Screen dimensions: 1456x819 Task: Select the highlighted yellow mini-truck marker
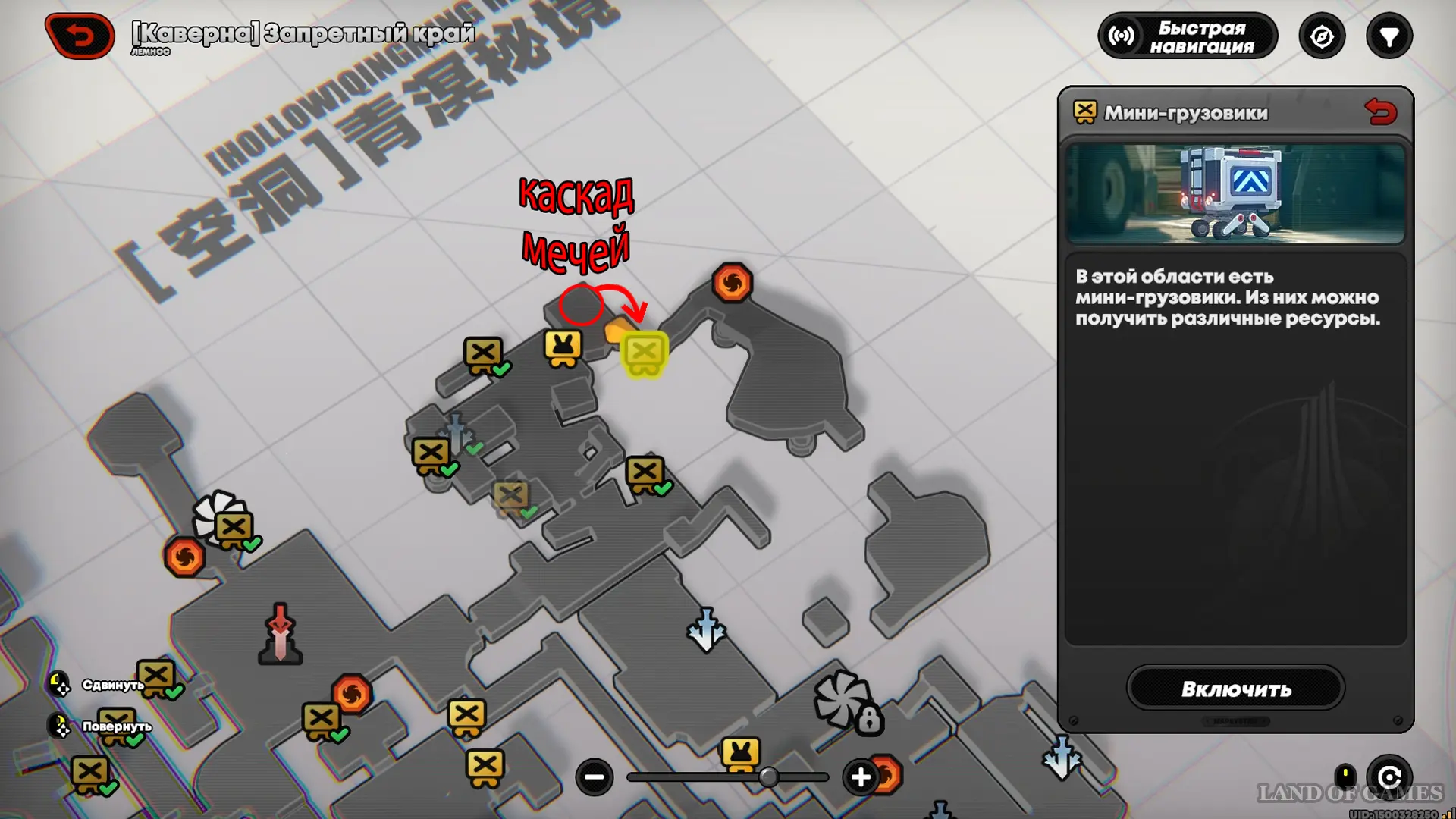pos(645,354)
